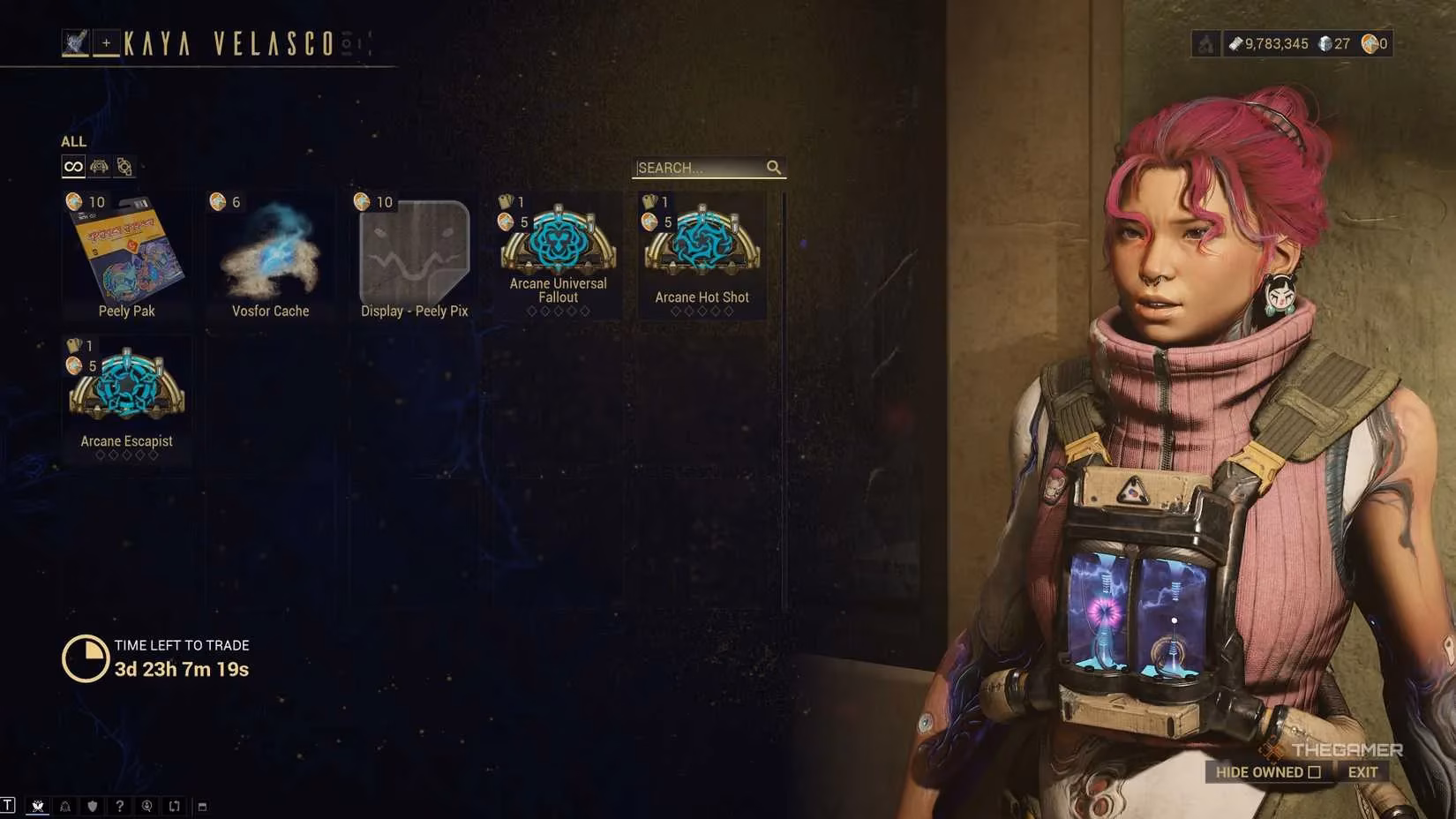Click the plus button beside the avatar

tap(106, 42)
